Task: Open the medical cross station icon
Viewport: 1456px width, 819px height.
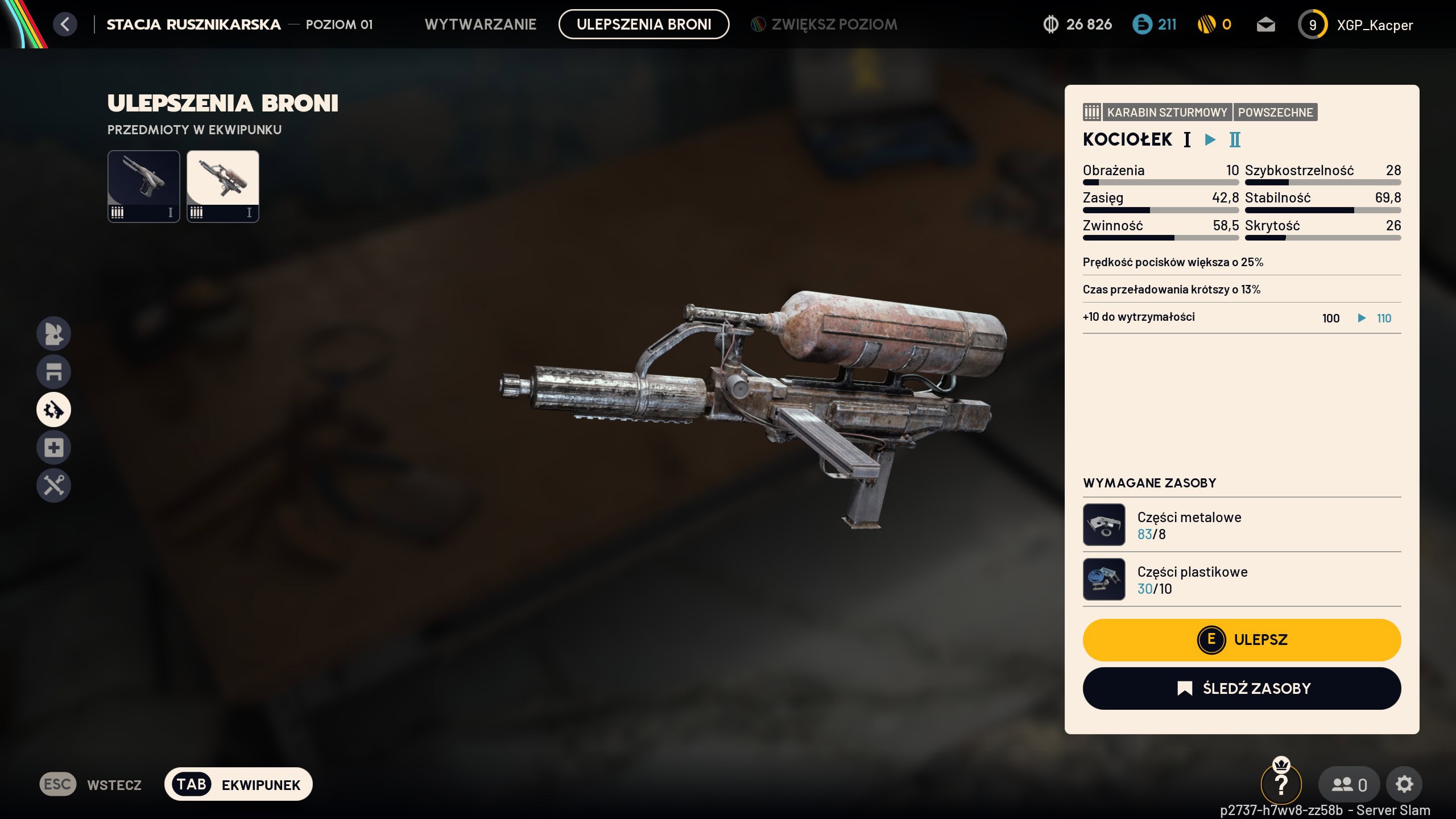Action: click(54, 448)
